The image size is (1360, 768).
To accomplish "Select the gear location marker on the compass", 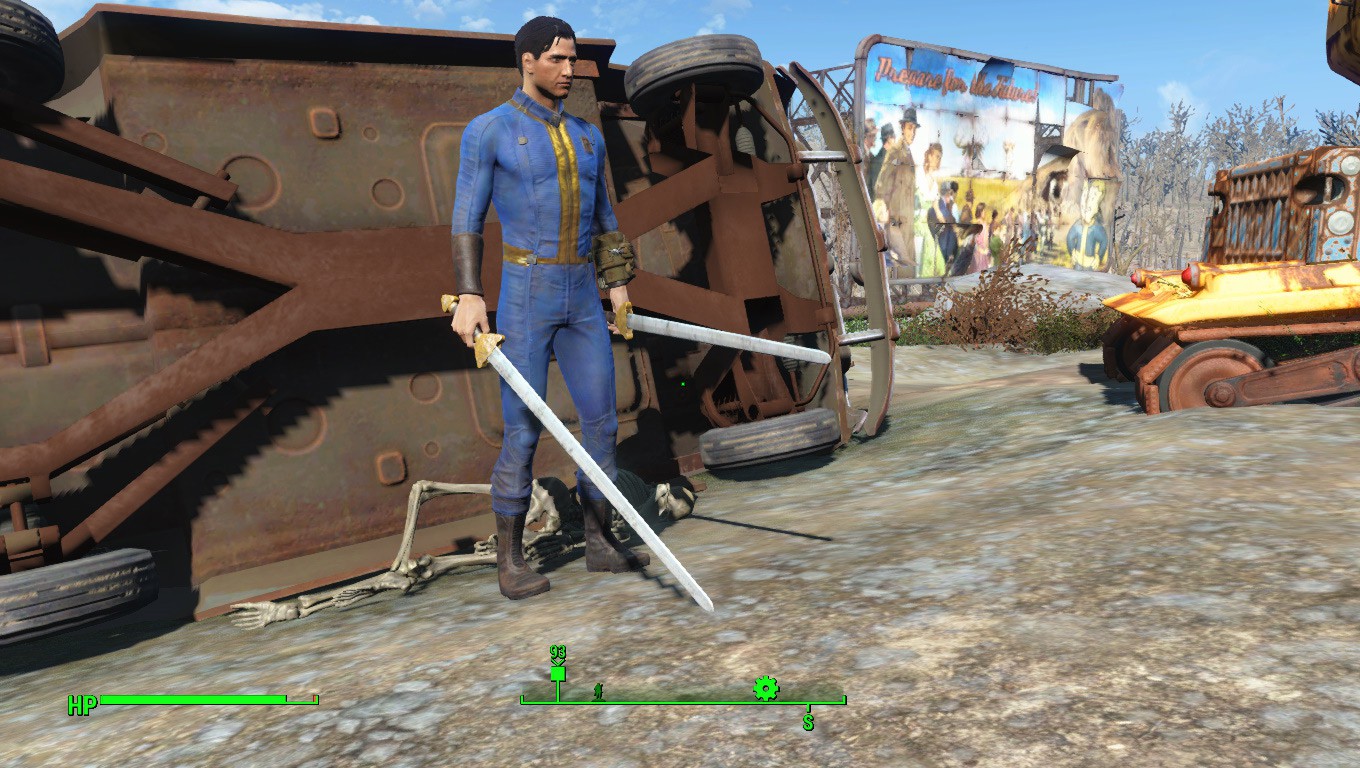I will point(765,687).
